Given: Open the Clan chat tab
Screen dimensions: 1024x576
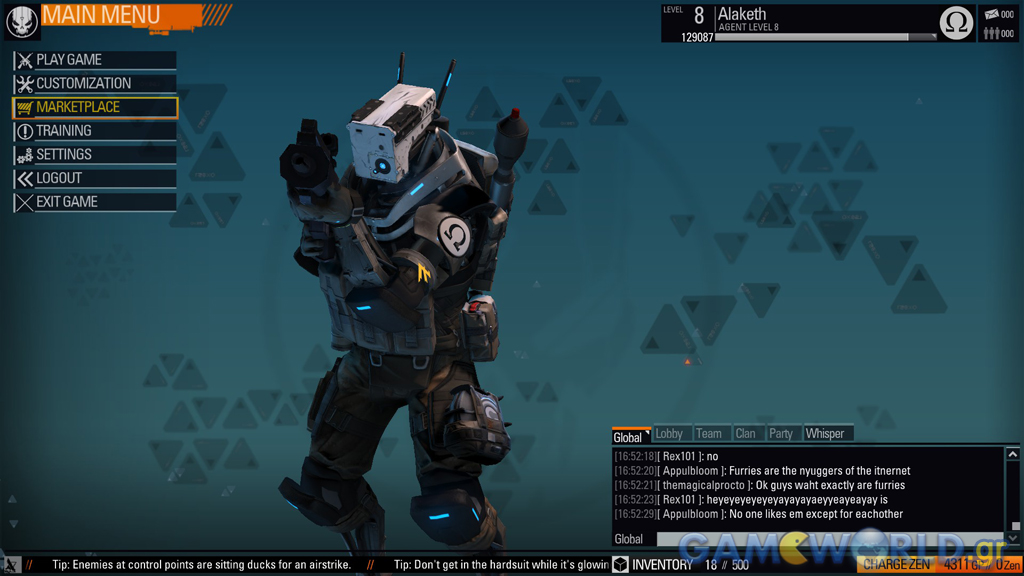Looking at the screenshot, I should (746, 434).
